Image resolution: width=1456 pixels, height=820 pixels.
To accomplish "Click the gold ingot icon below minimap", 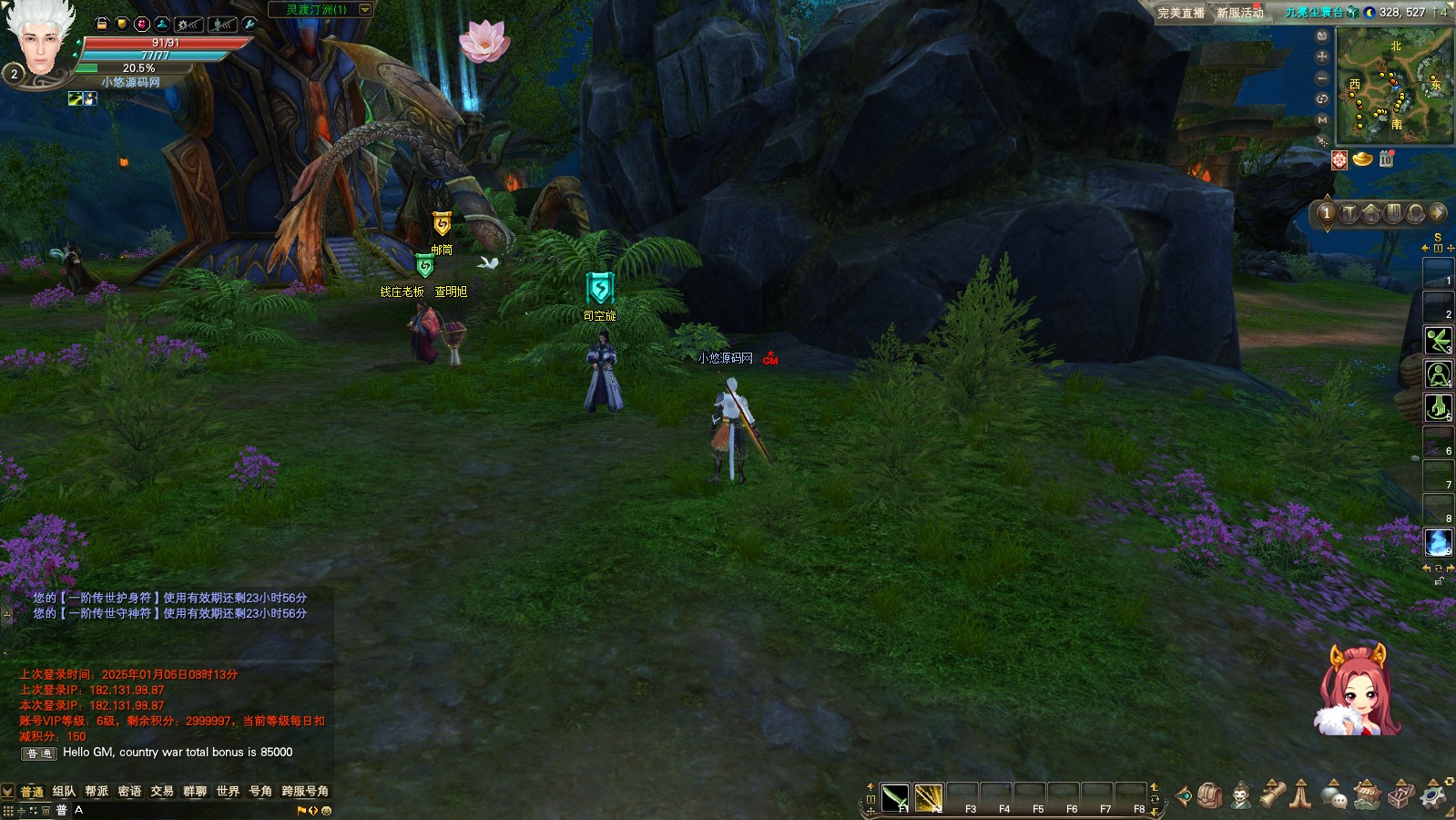I will click(1362, 159).
